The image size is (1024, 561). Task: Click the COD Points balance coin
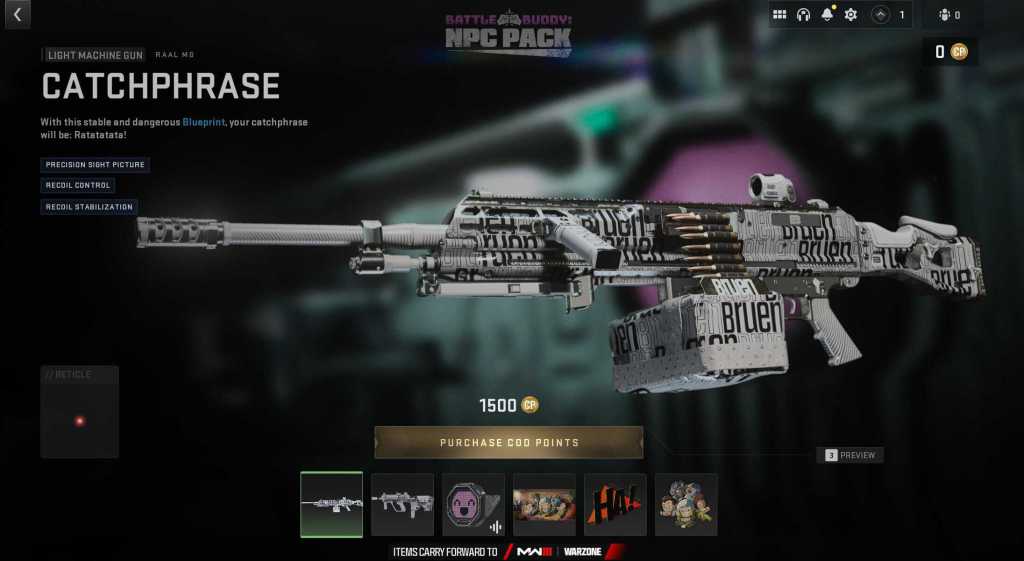click(959, 51)
